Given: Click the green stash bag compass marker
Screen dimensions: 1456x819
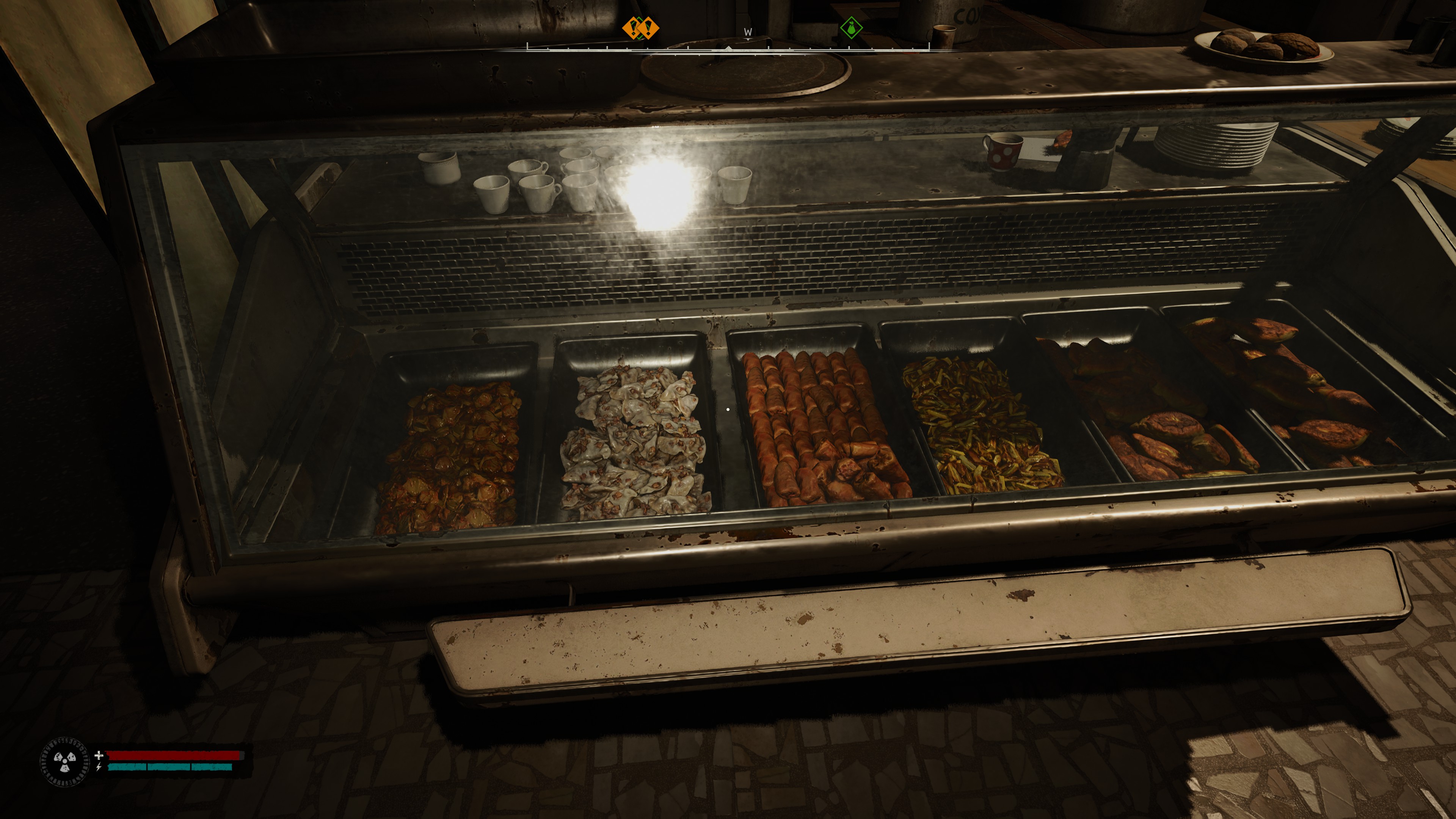Looking at the screenshot, I should click(x=851, y=28).
